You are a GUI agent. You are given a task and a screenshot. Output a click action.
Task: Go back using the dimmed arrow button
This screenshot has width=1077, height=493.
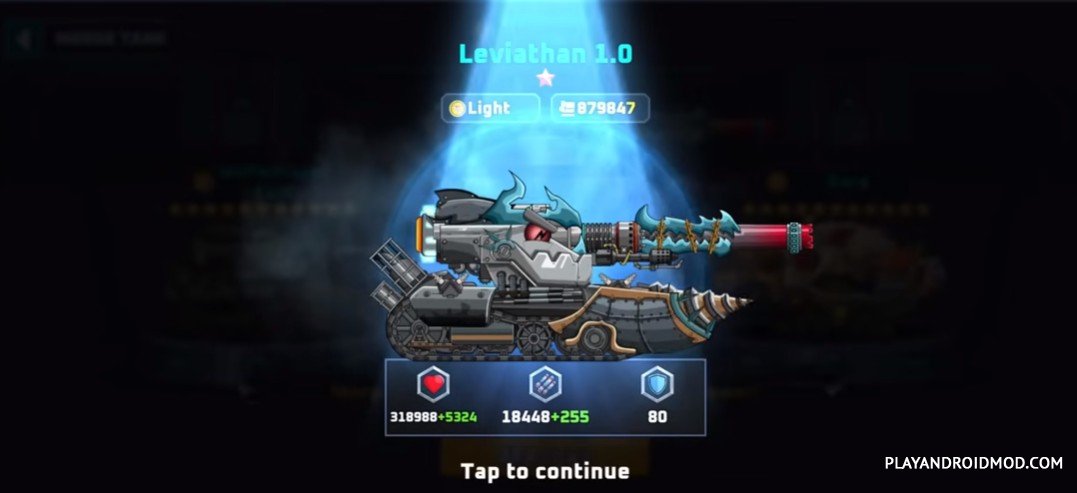(x=26, y=40)
